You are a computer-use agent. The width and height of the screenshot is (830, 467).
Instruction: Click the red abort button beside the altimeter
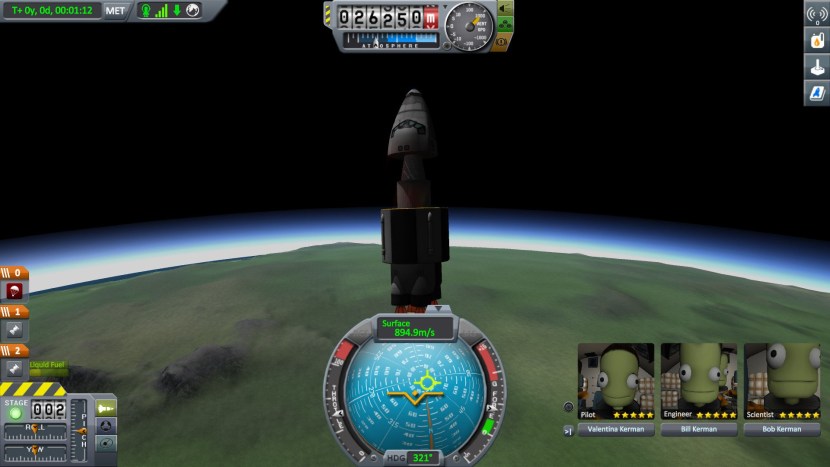coord(430,18)
